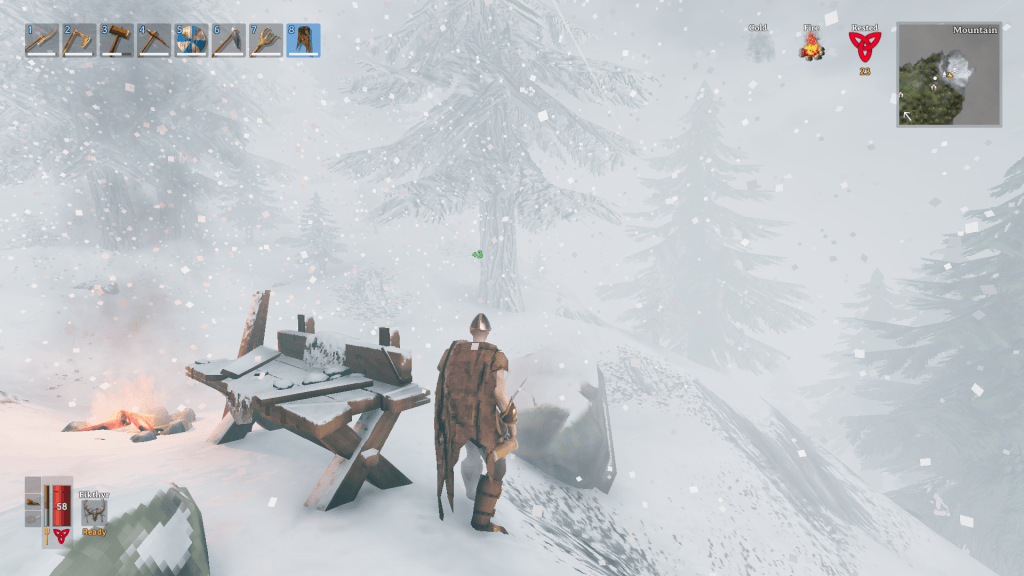Select the hammer in hotbar slot 3
This screenshot has height=576, width=1024.
117,40
